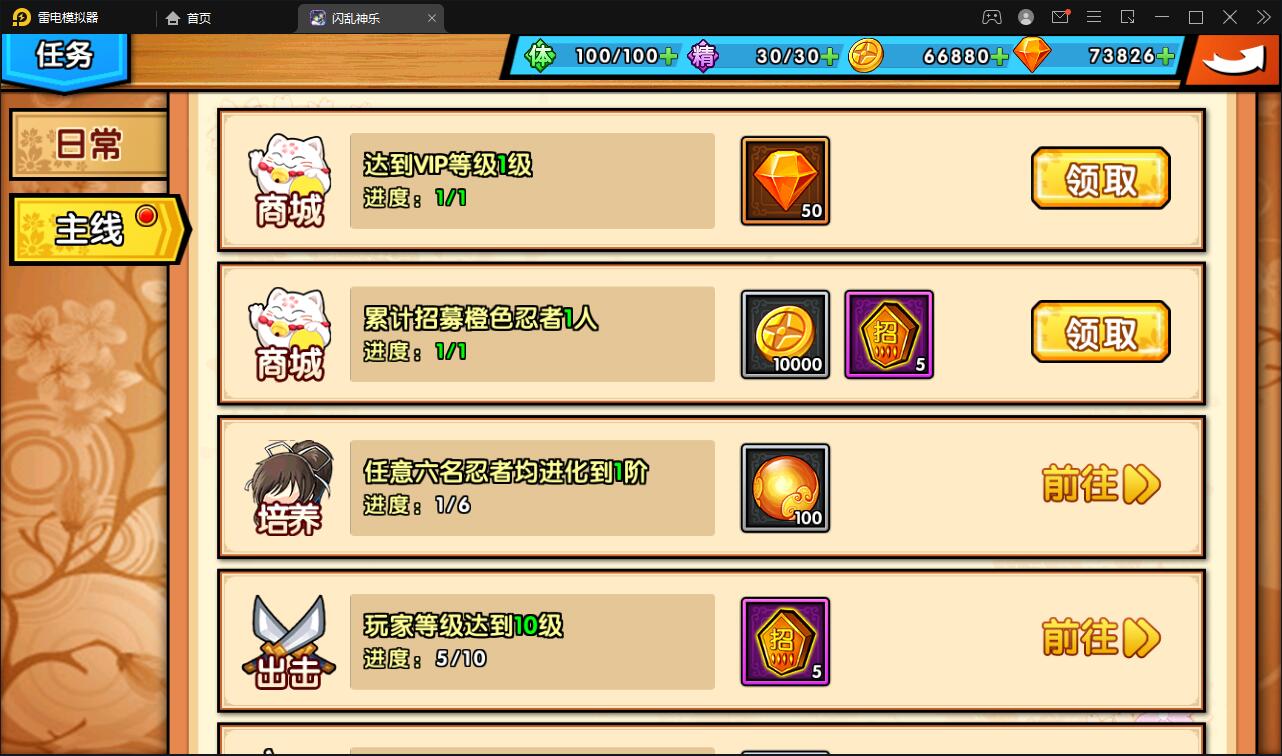Image resolution: width=1282 pixels, height=756 pixels.
Task: Click the gamepad icon in the title bar
Action: coord(991,17)
